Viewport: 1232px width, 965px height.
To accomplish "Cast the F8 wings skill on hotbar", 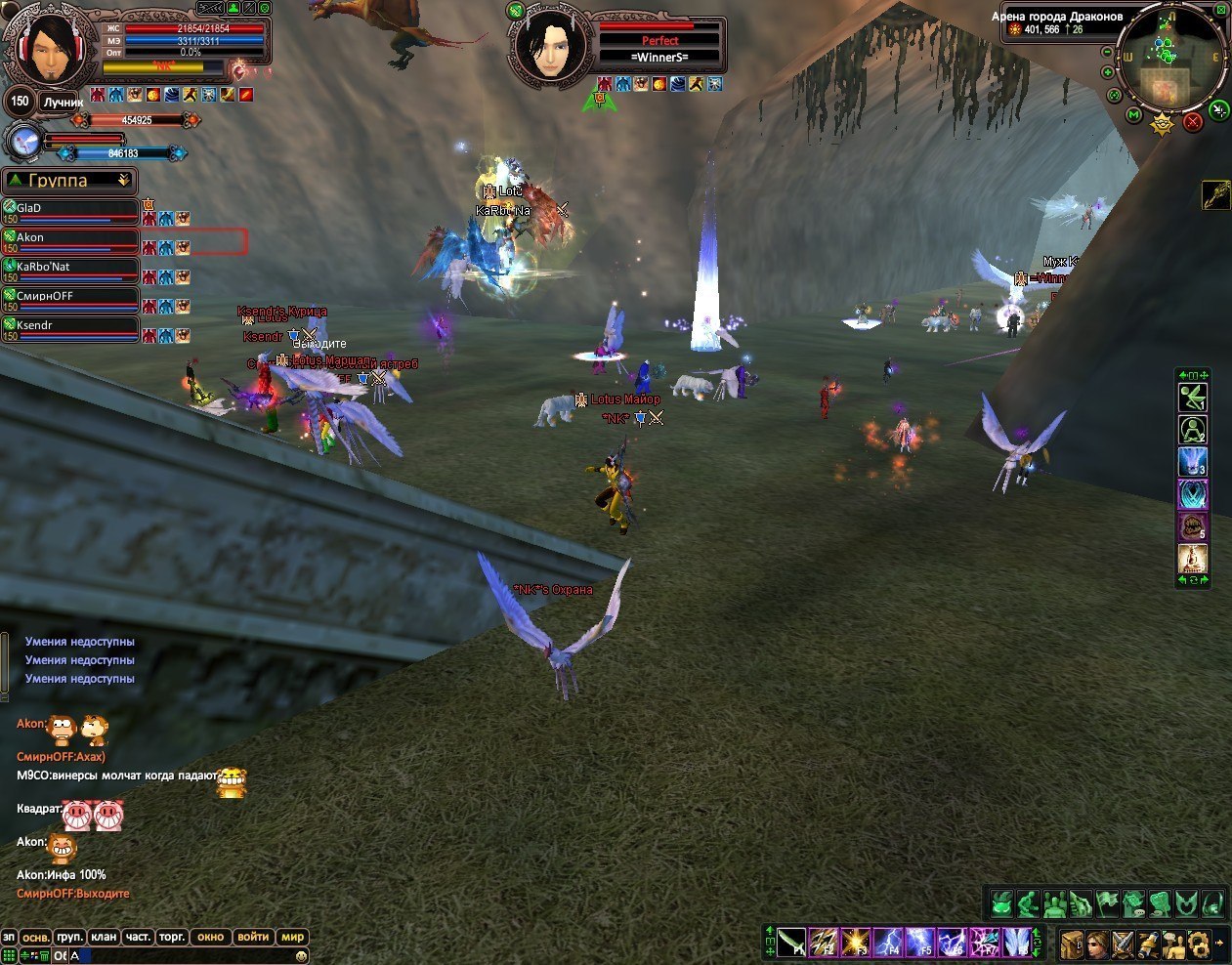I will tap(1016, 944).
